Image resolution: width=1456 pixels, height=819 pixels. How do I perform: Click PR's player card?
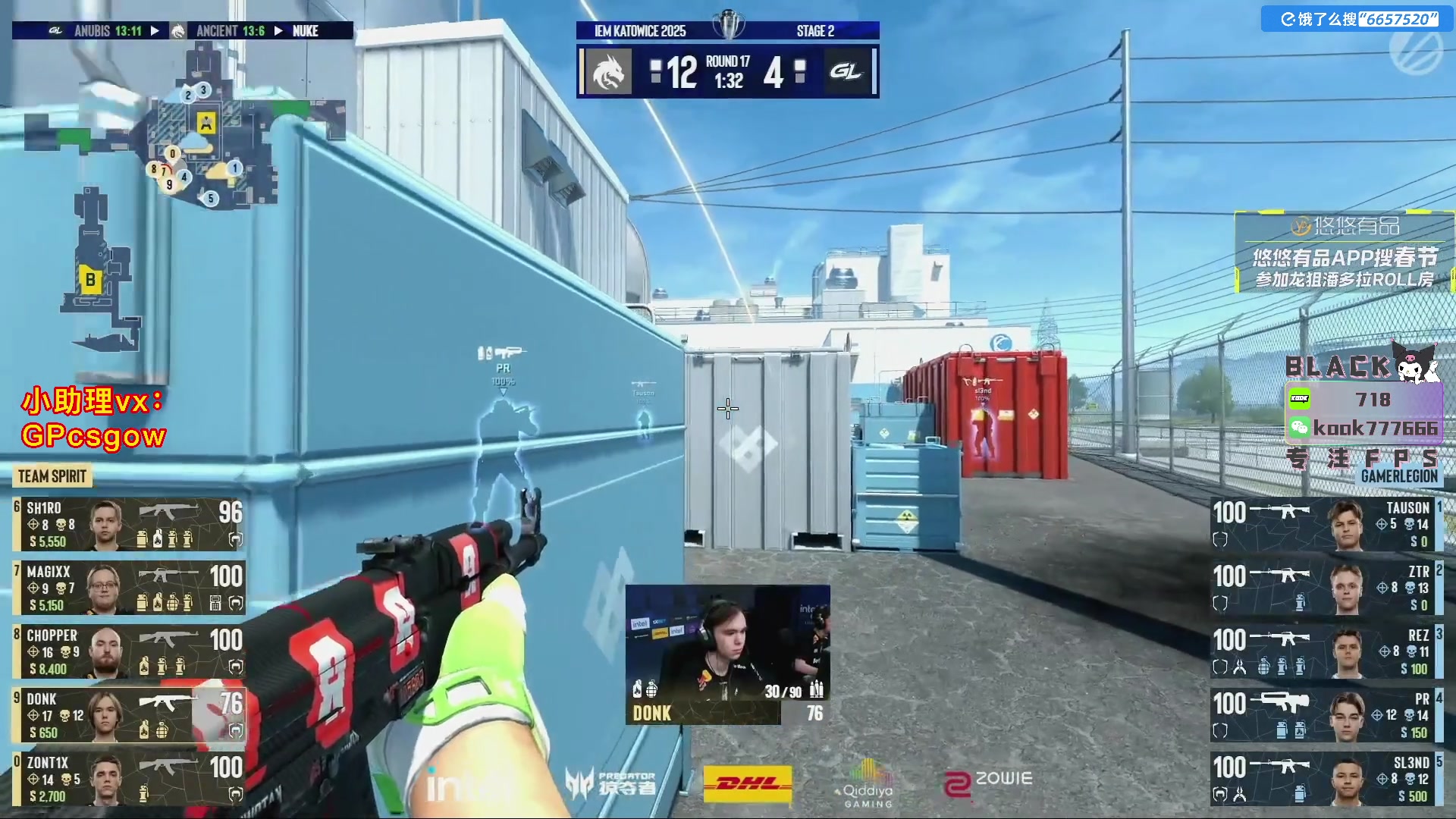click(1326, 715)
